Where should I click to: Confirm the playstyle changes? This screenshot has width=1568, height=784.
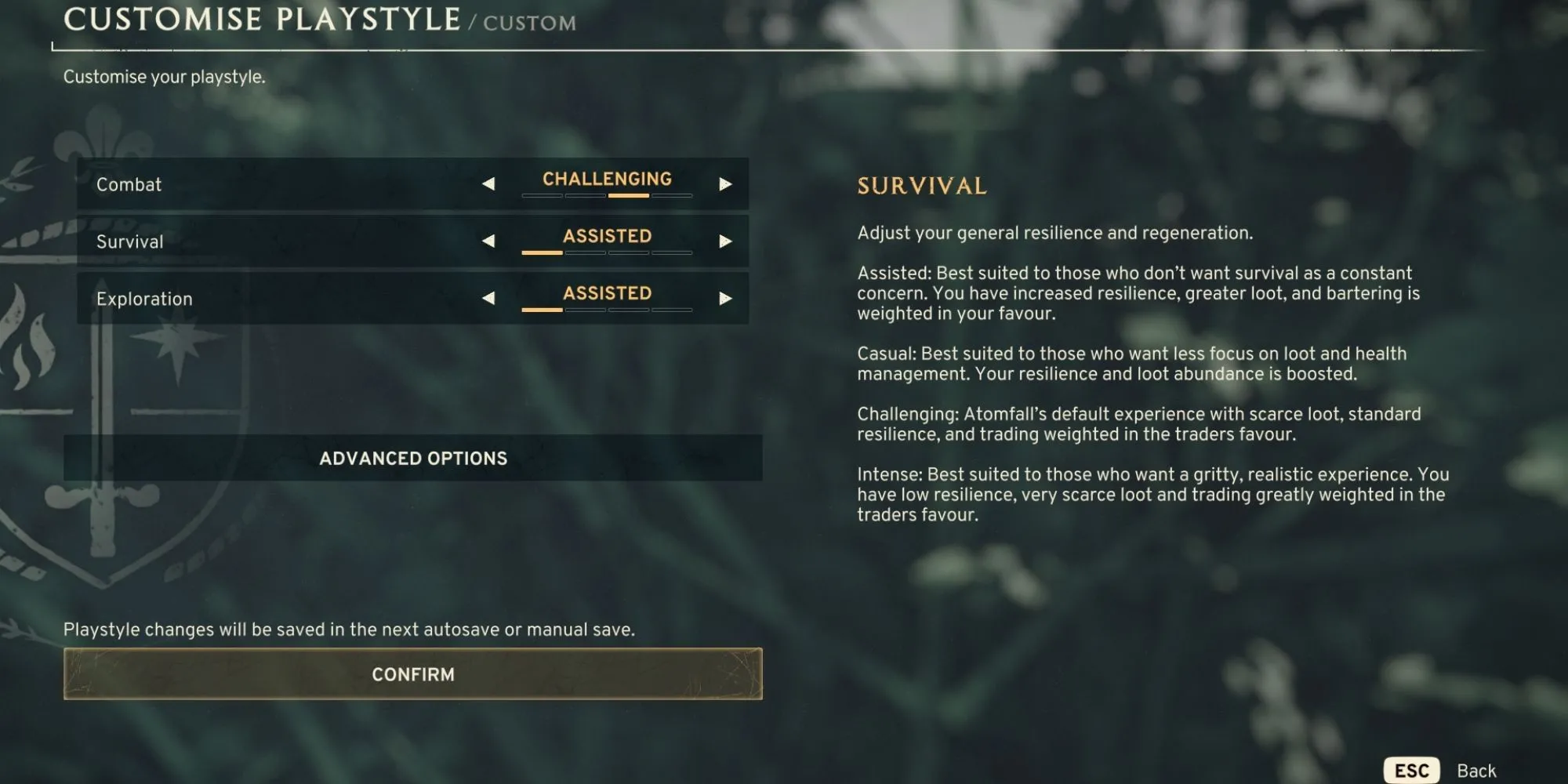point(412,674)
